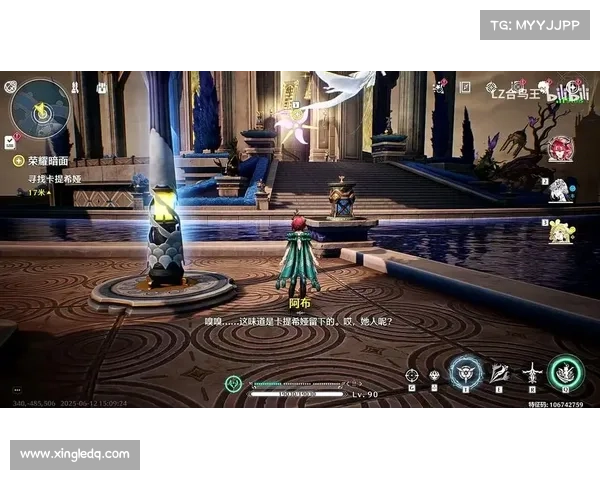600x480 pixels.
Task: Switch to the white-haired party character
Action: point(561,190)
